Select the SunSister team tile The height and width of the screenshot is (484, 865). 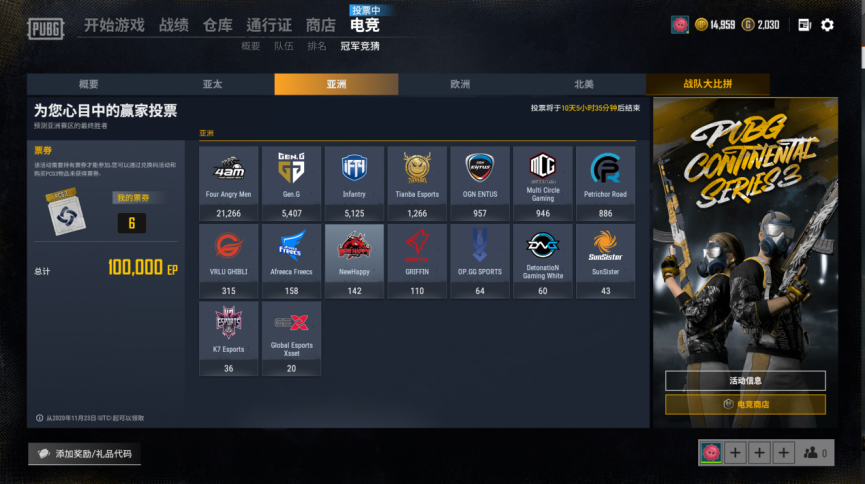coord(606,261)
